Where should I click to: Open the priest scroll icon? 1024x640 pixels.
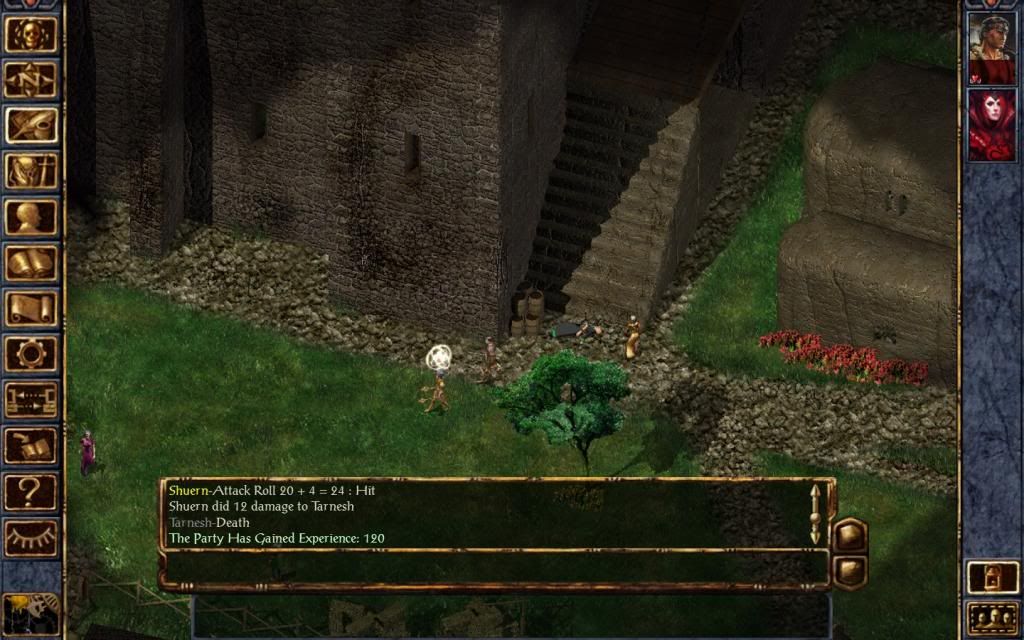click(x=31, y=309)
